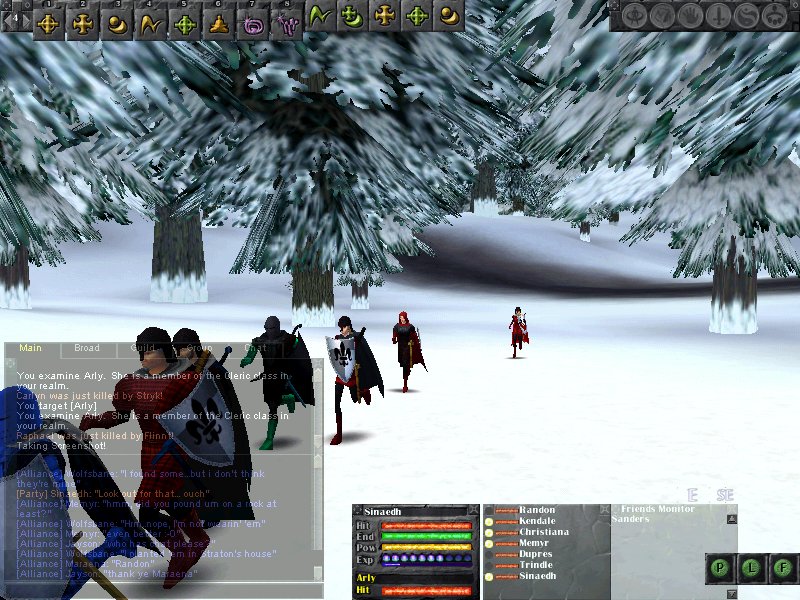Click the round green F button
The width and height of the screenshot is (800, 600).
[784, 568]
